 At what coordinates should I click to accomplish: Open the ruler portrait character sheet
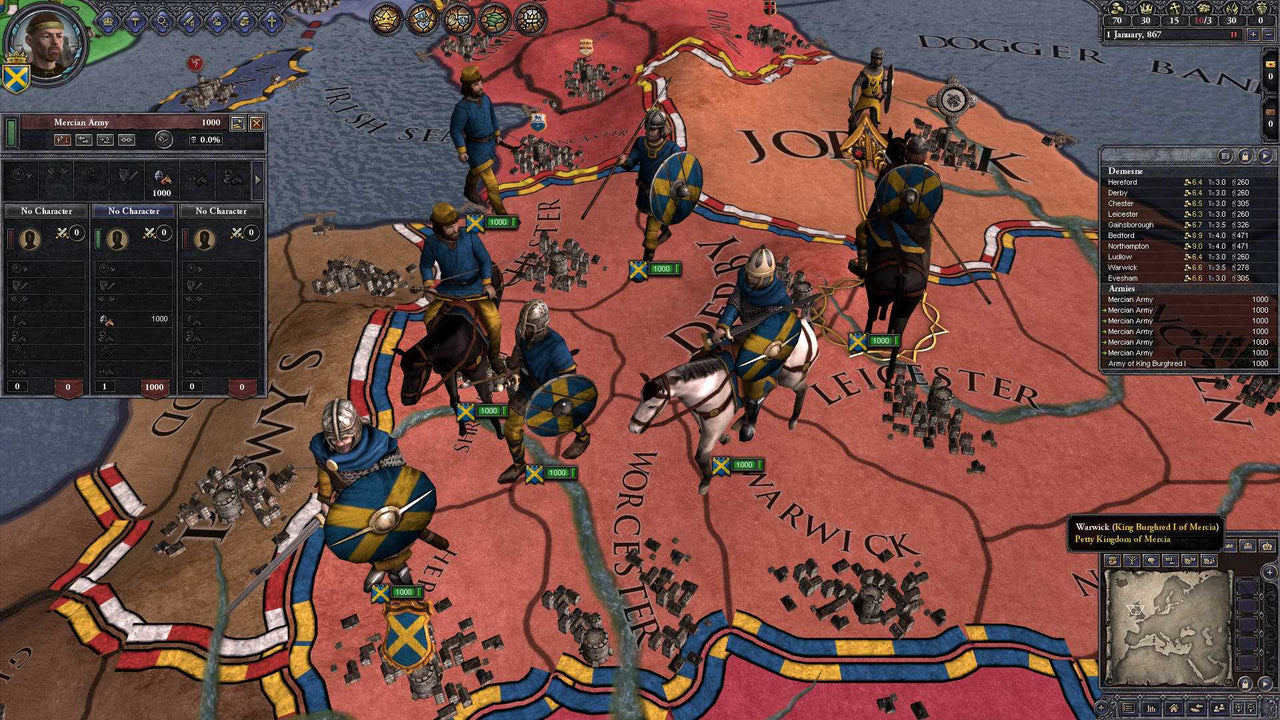click(45, 42)
